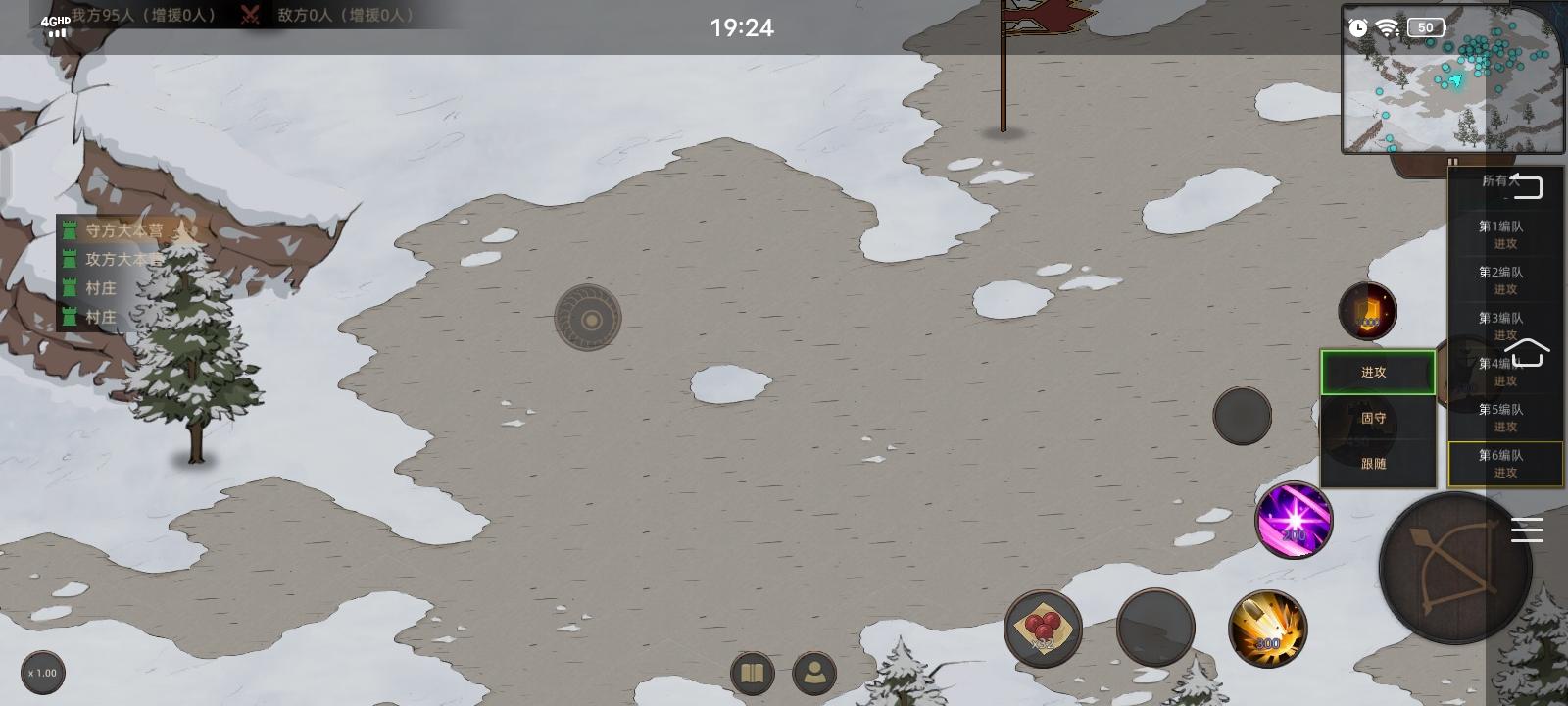The height and width of the screenshot is (706, 1568).
Task: Activate the purple skill costing 200
Action: coord(1294,521)
